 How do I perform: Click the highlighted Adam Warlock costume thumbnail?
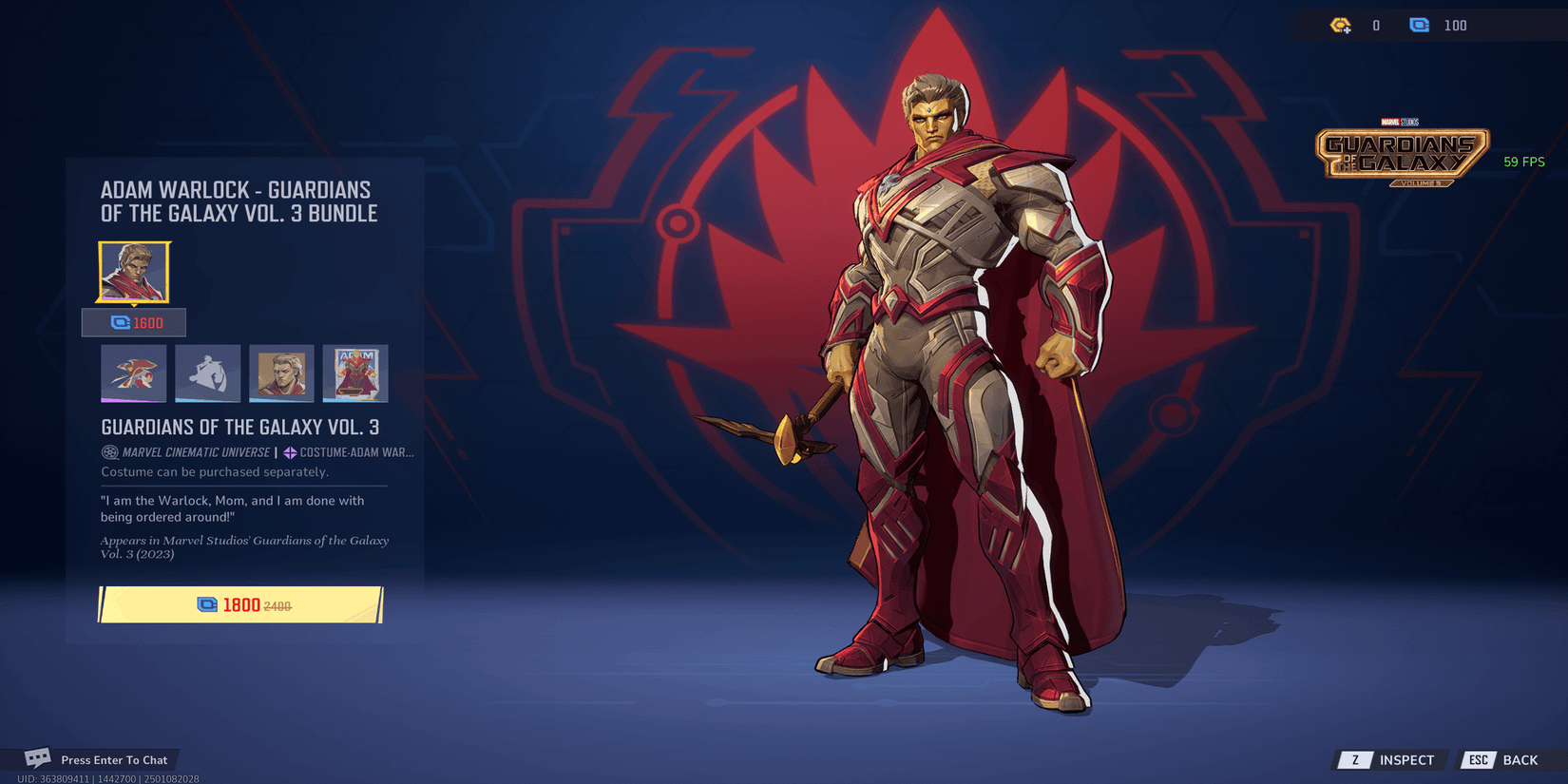(x=133, y=272)
